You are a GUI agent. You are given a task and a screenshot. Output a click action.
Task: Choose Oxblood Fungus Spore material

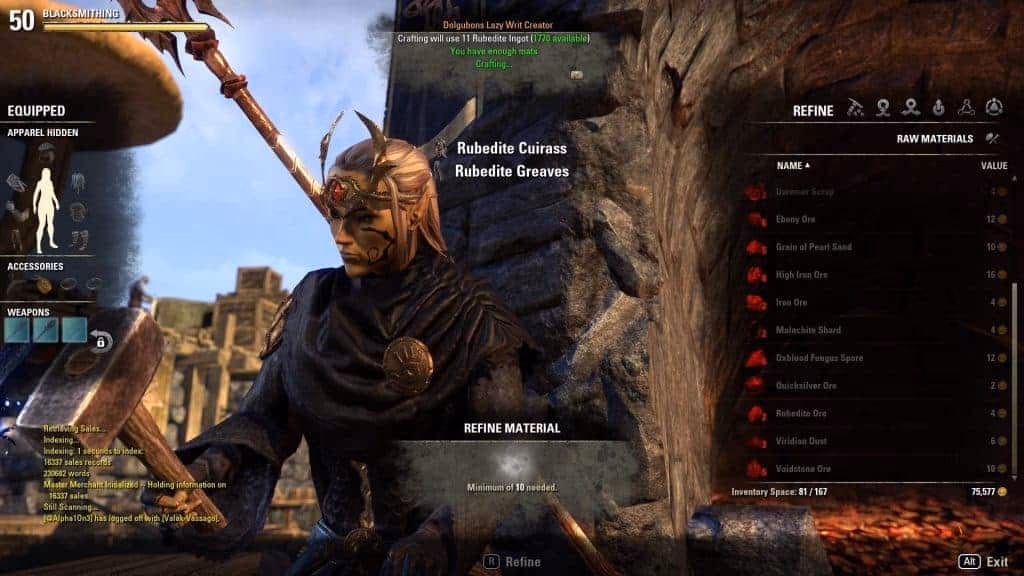tap(819, 358)
